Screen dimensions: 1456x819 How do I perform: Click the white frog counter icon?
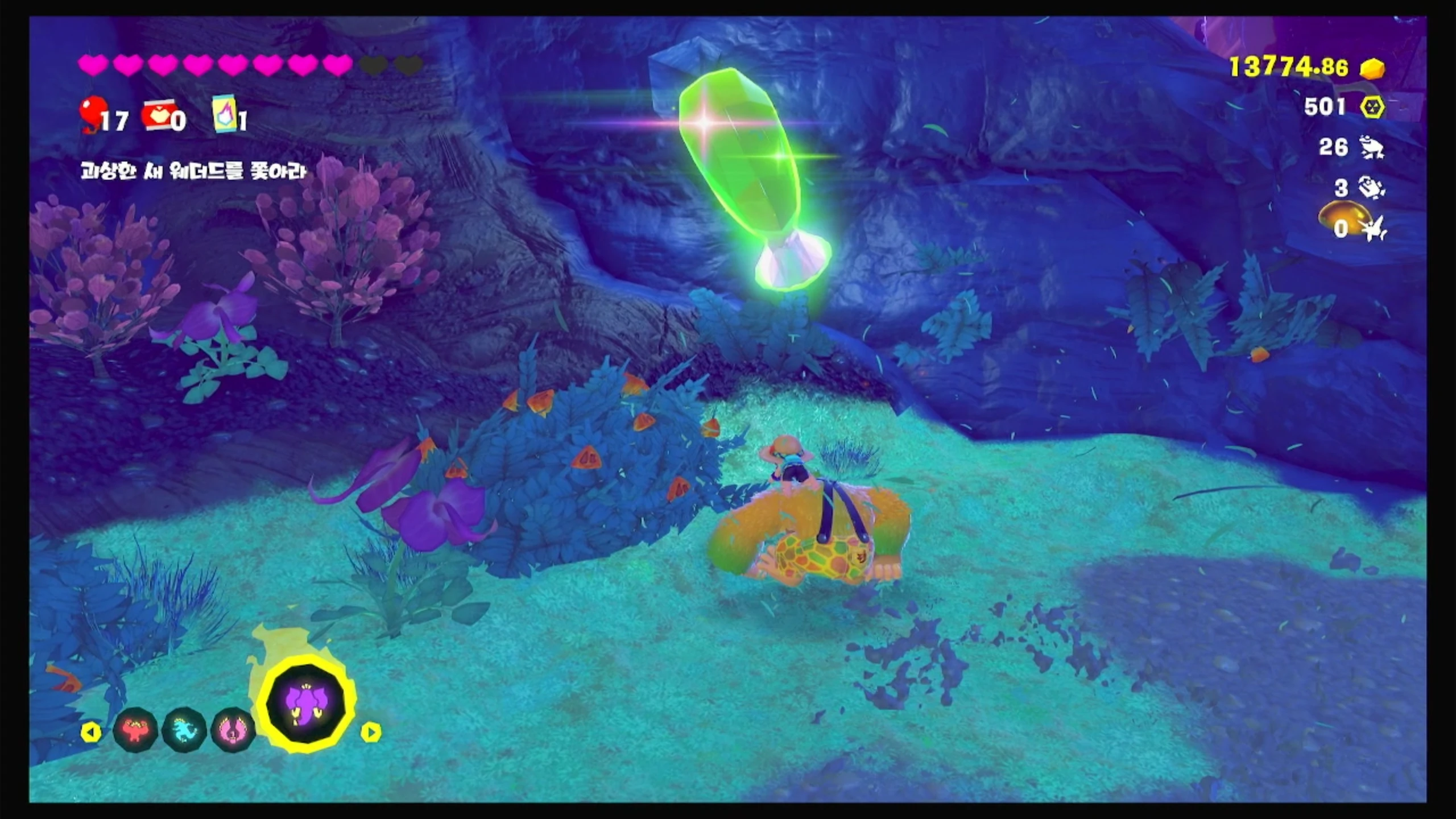click(1371, 148)
